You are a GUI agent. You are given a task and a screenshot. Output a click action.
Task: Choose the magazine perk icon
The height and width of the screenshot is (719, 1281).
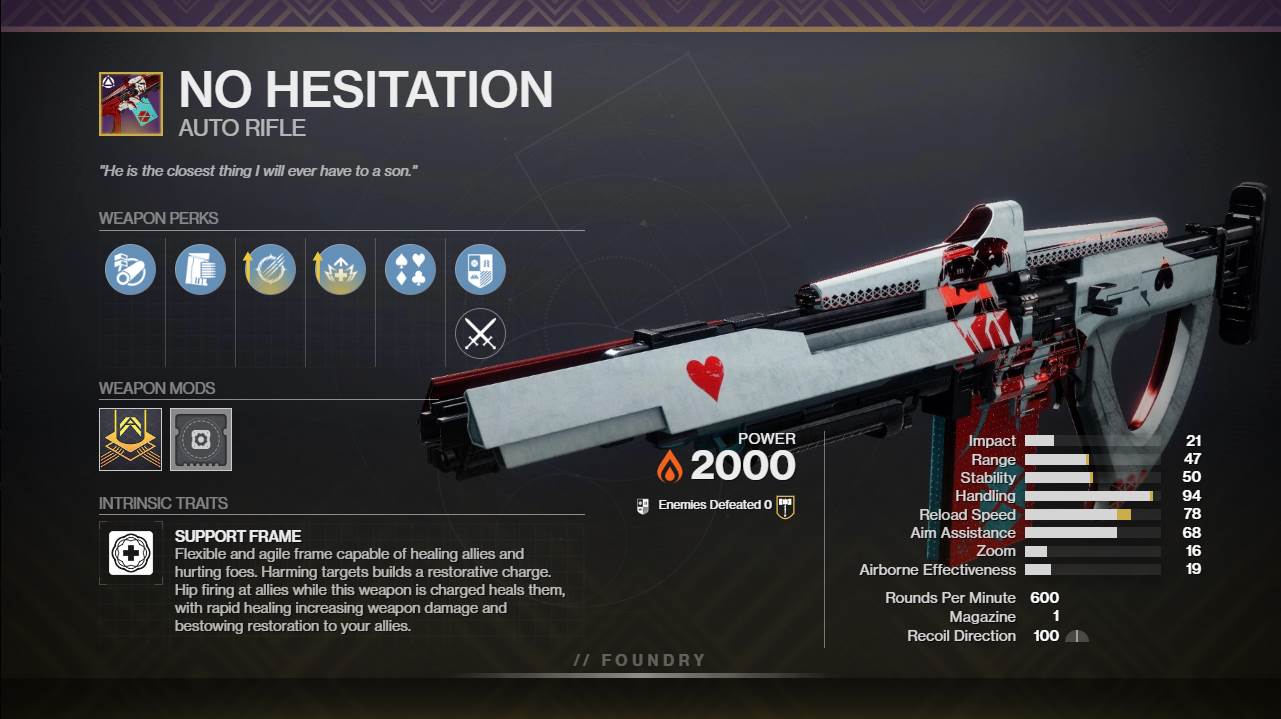click(200, 270)
